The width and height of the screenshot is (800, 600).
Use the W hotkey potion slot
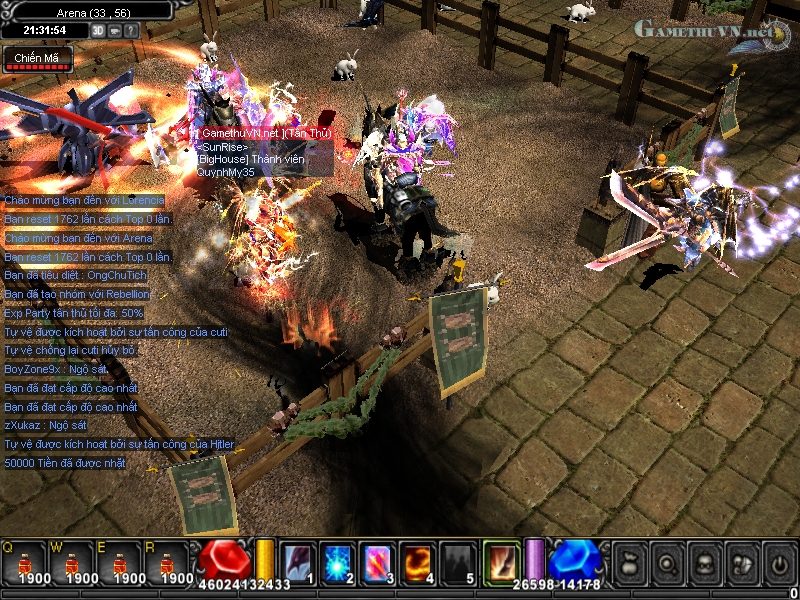click(72, 561)
